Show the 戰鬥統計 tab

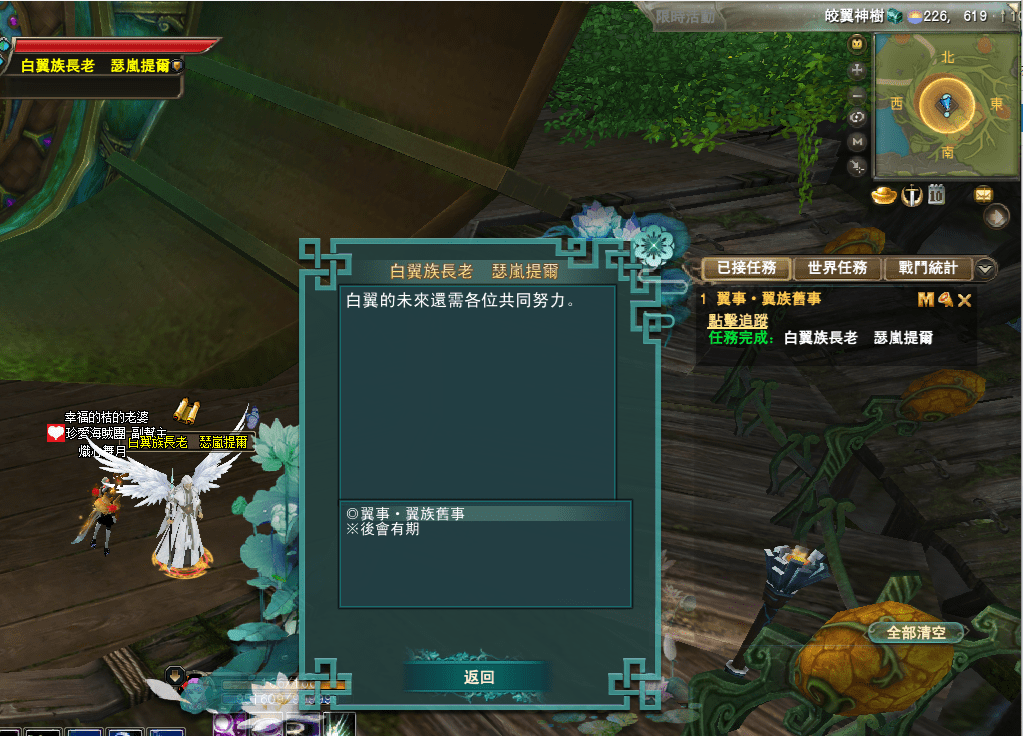click(x=927, y=268)
